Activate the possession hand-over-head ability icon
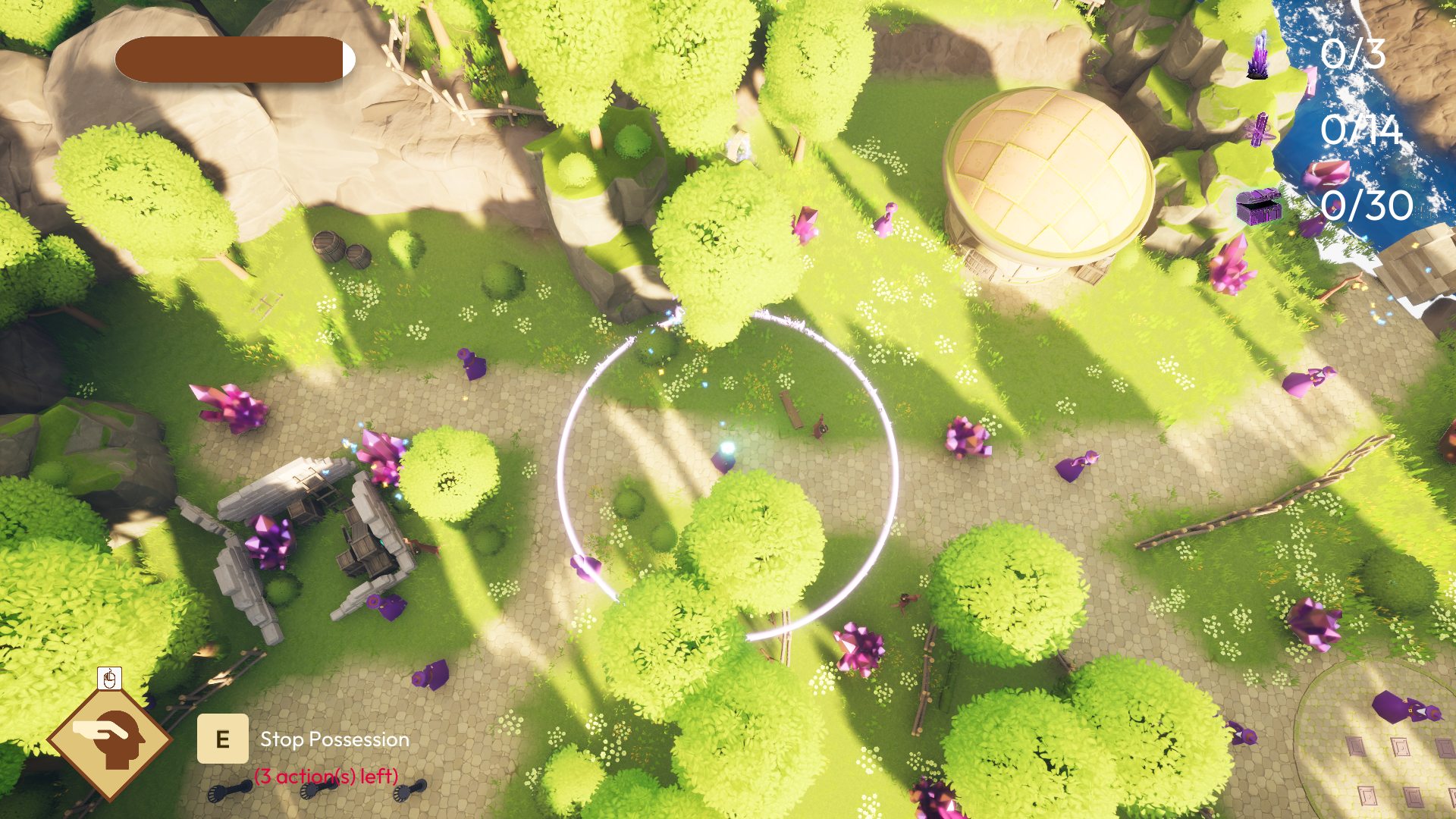This screenshot has width=1456, height=819. coord(111,738)
